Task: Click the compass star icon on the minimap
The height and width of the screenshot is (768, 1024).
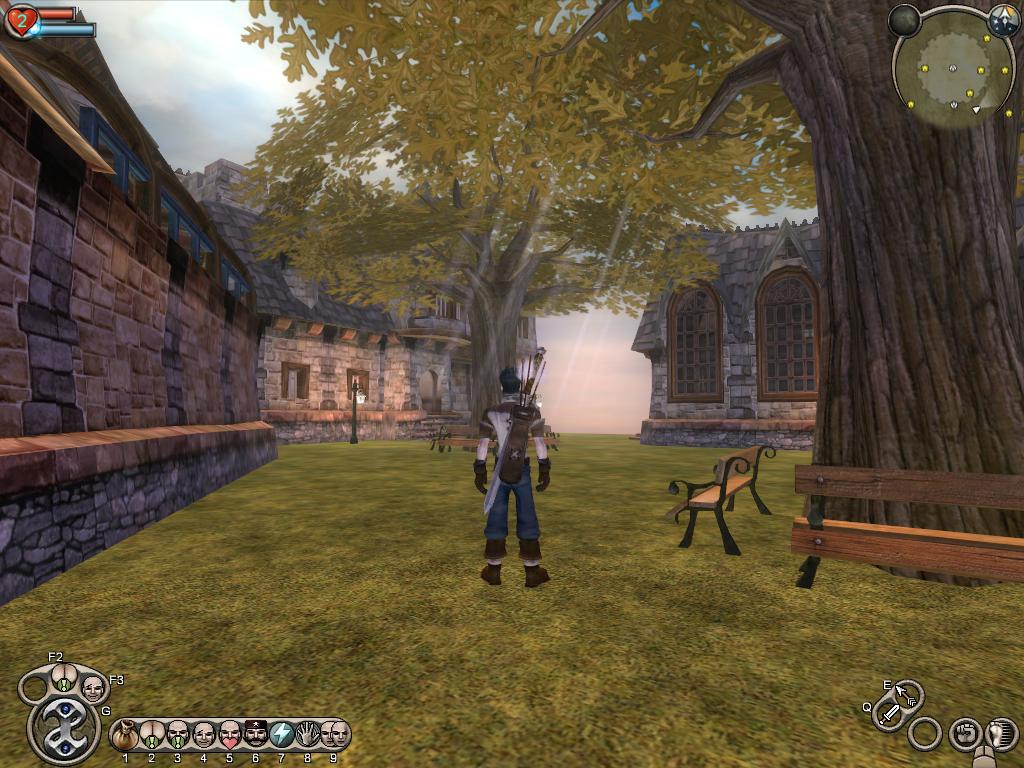Action: 1003,21
